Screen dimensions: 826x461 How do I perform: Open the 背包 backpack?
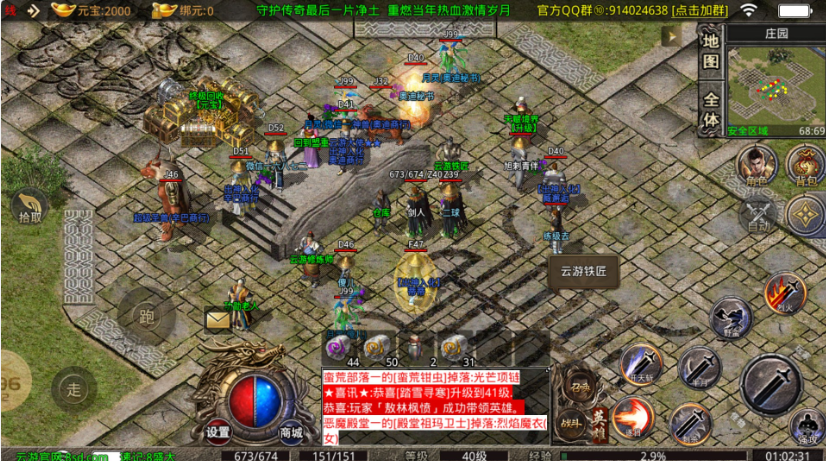[x=804, y=165]
